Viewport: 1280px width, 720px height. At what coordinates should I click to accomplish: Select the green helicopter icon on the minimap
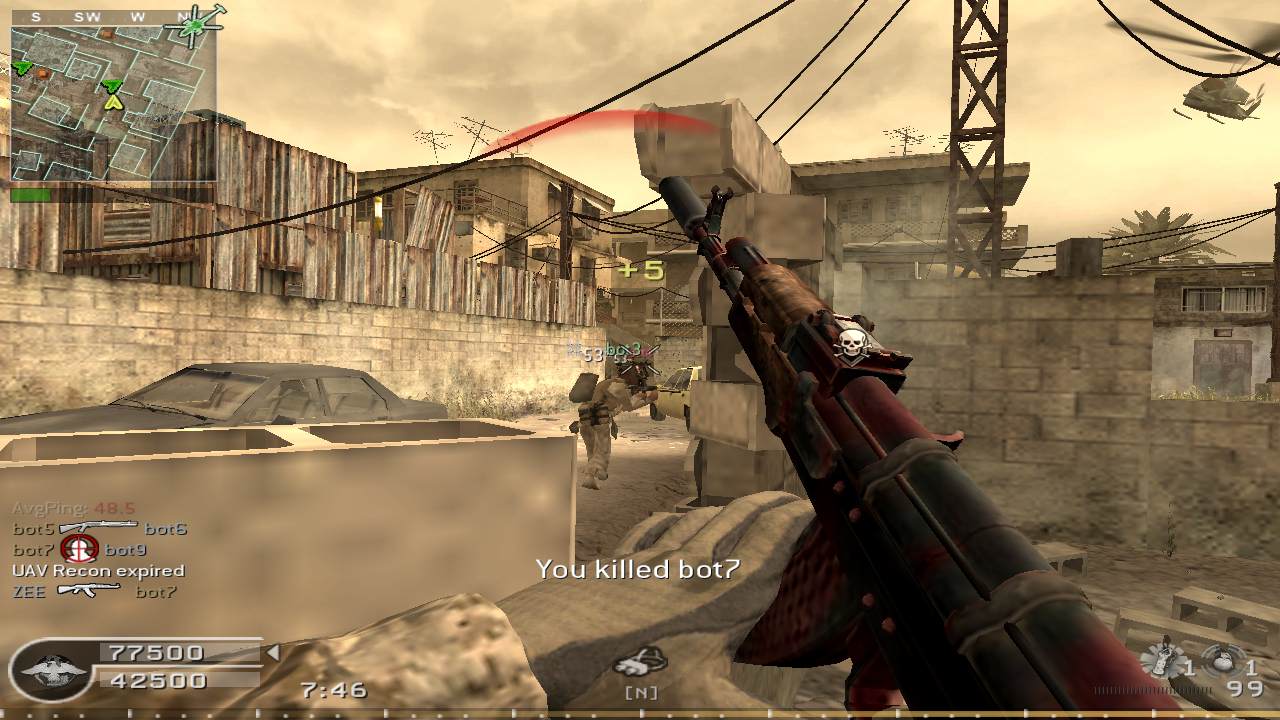pos(197,23)
